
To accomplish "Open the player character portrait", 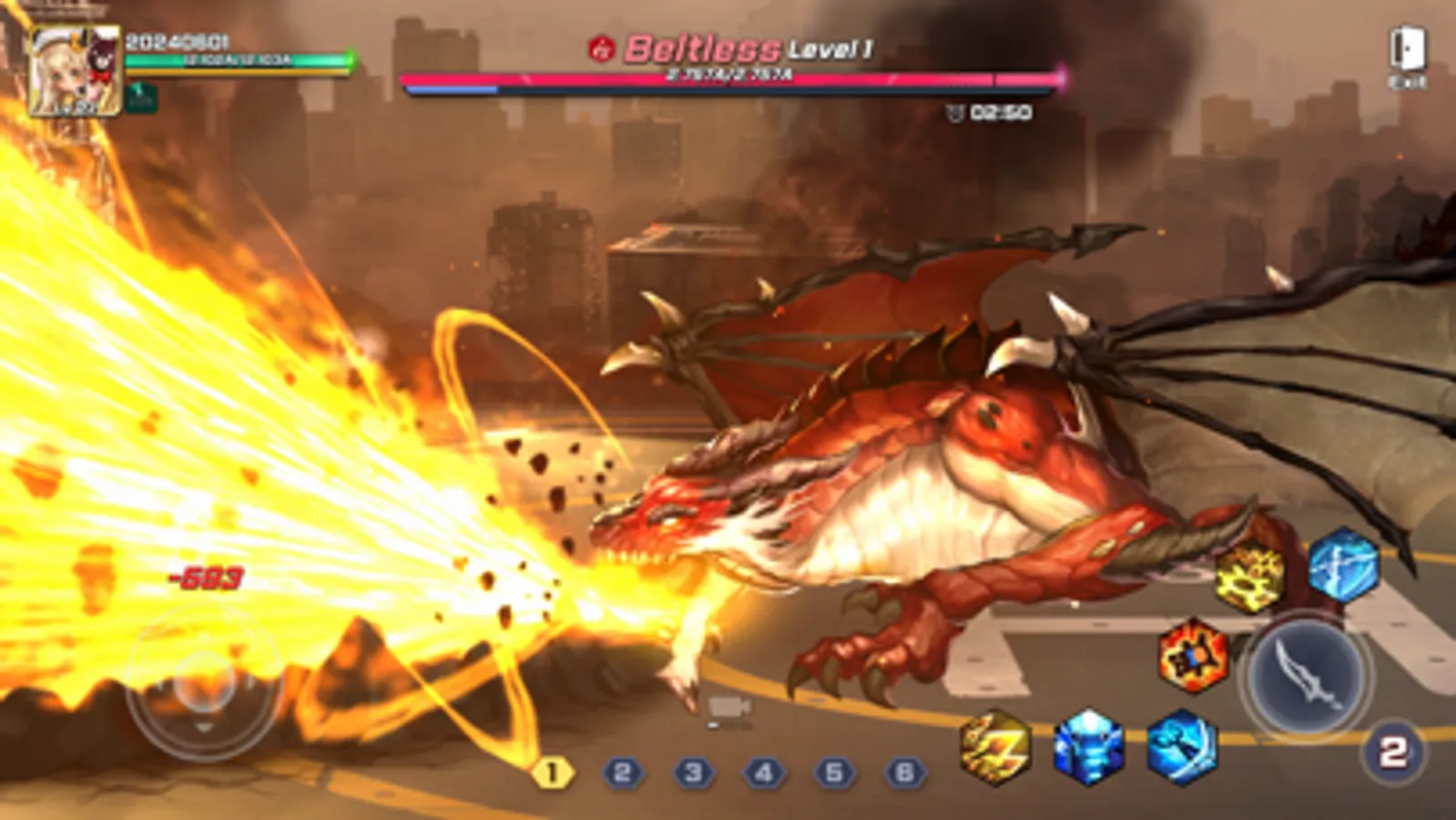I will click(75, 73).
